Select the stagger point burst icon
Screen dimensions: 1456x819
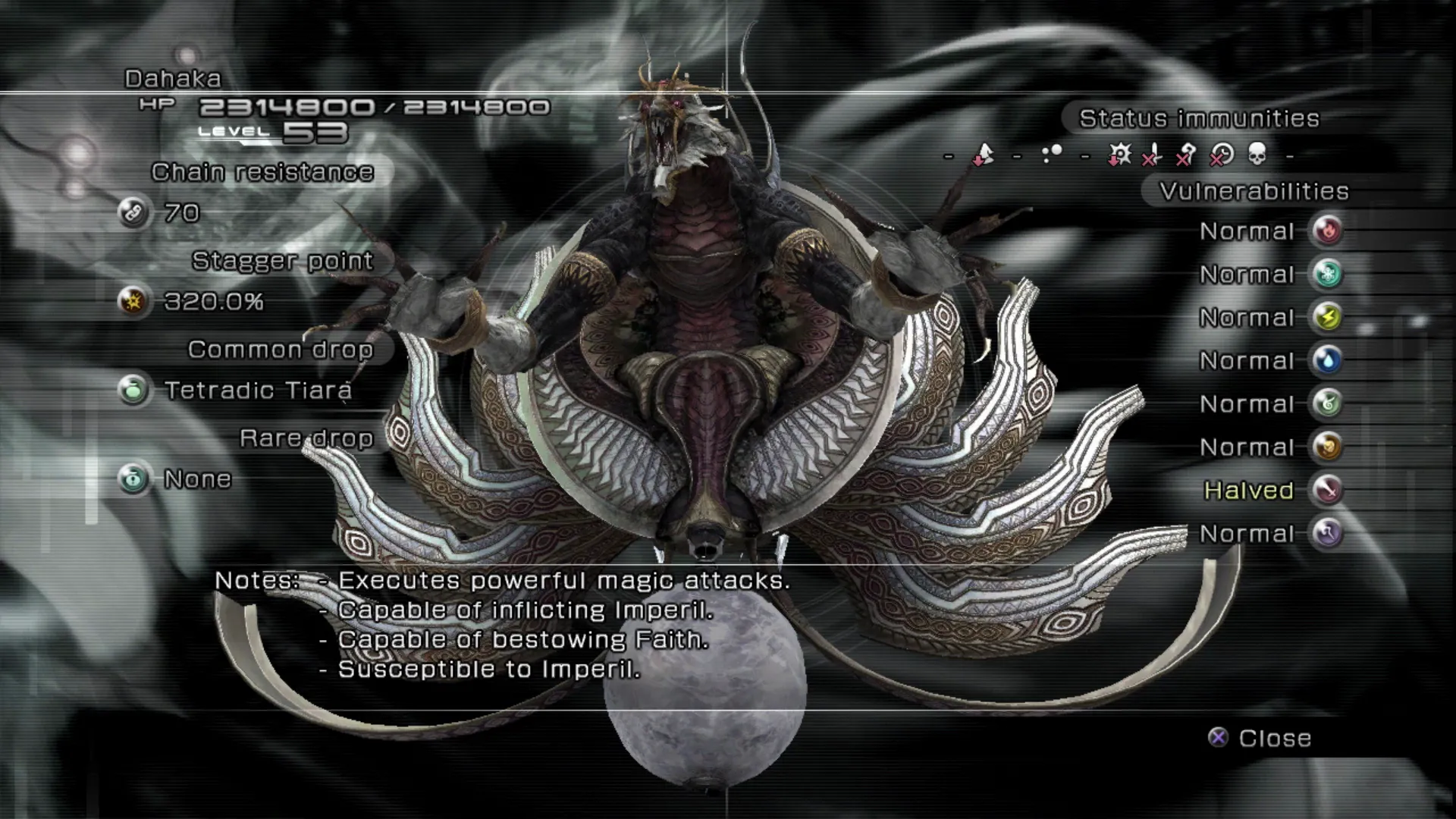tap(133, 302)
